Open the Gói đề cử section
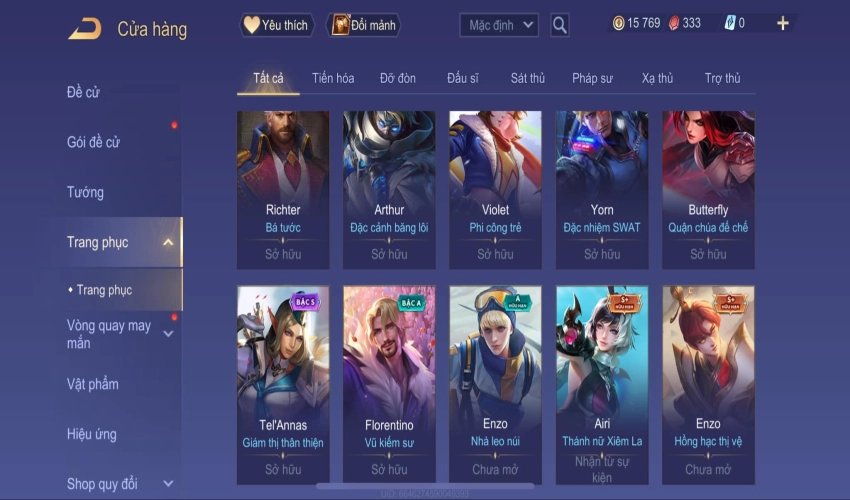The width and height of the screenshot is (850, 500). [x=93, y=142]
